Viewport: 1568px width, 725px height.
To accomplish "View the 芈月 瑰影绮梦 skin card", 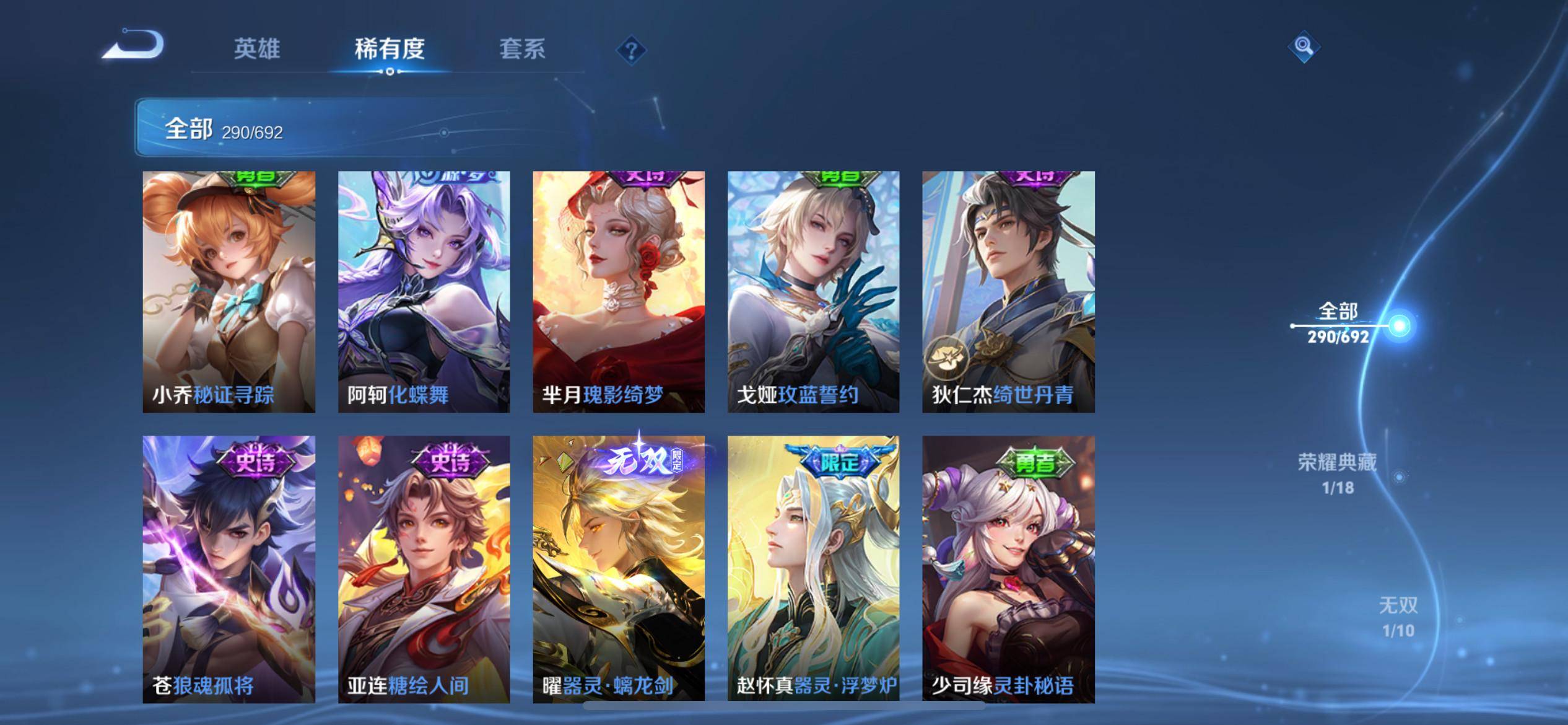I will (619, 291).
